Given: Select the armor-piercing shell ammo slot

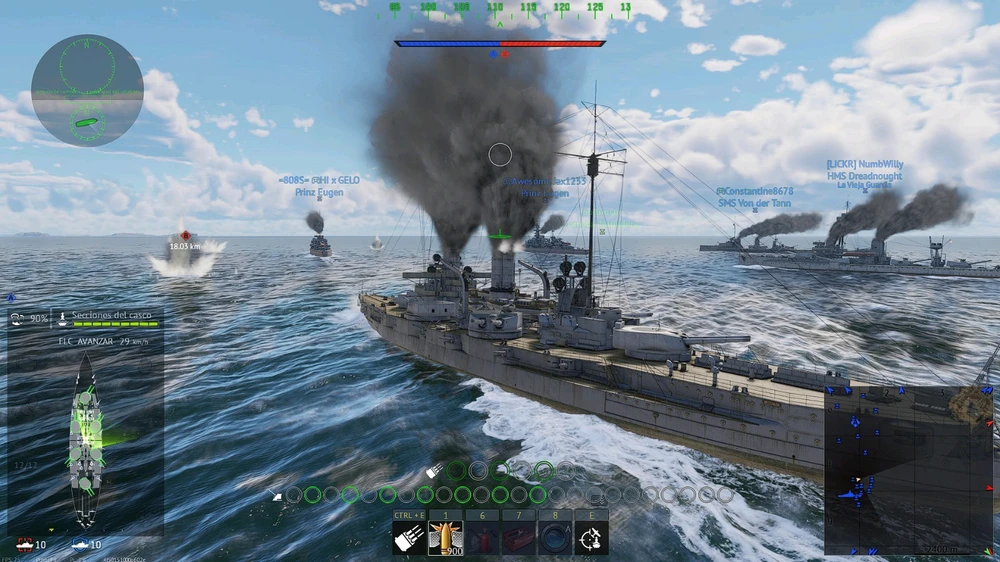Looking at the screenshot, I should (446, 538).
